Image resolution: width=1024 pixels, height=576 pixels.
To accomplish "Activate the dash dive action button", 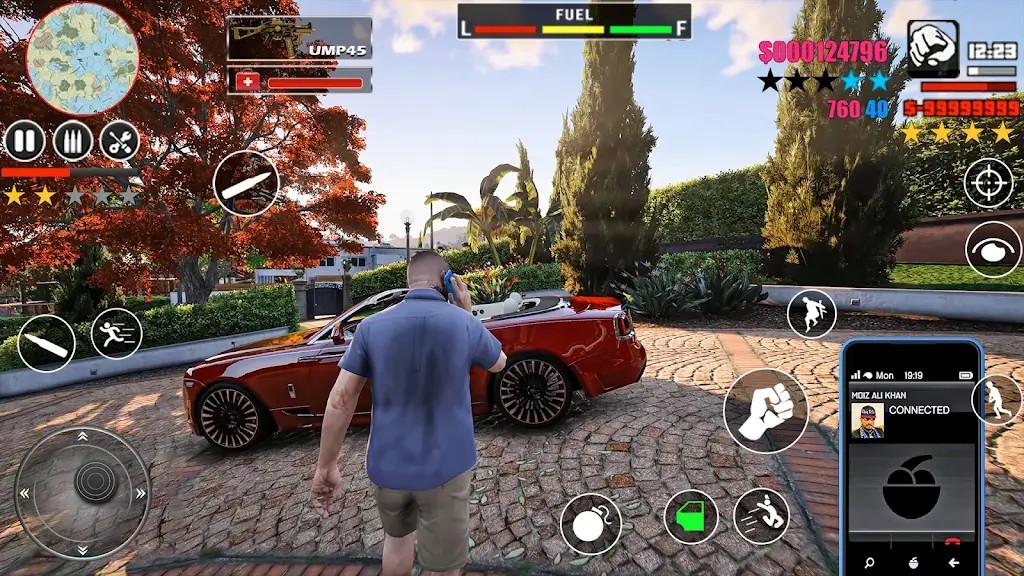I will pyautogui.click(x=761, y=516).
